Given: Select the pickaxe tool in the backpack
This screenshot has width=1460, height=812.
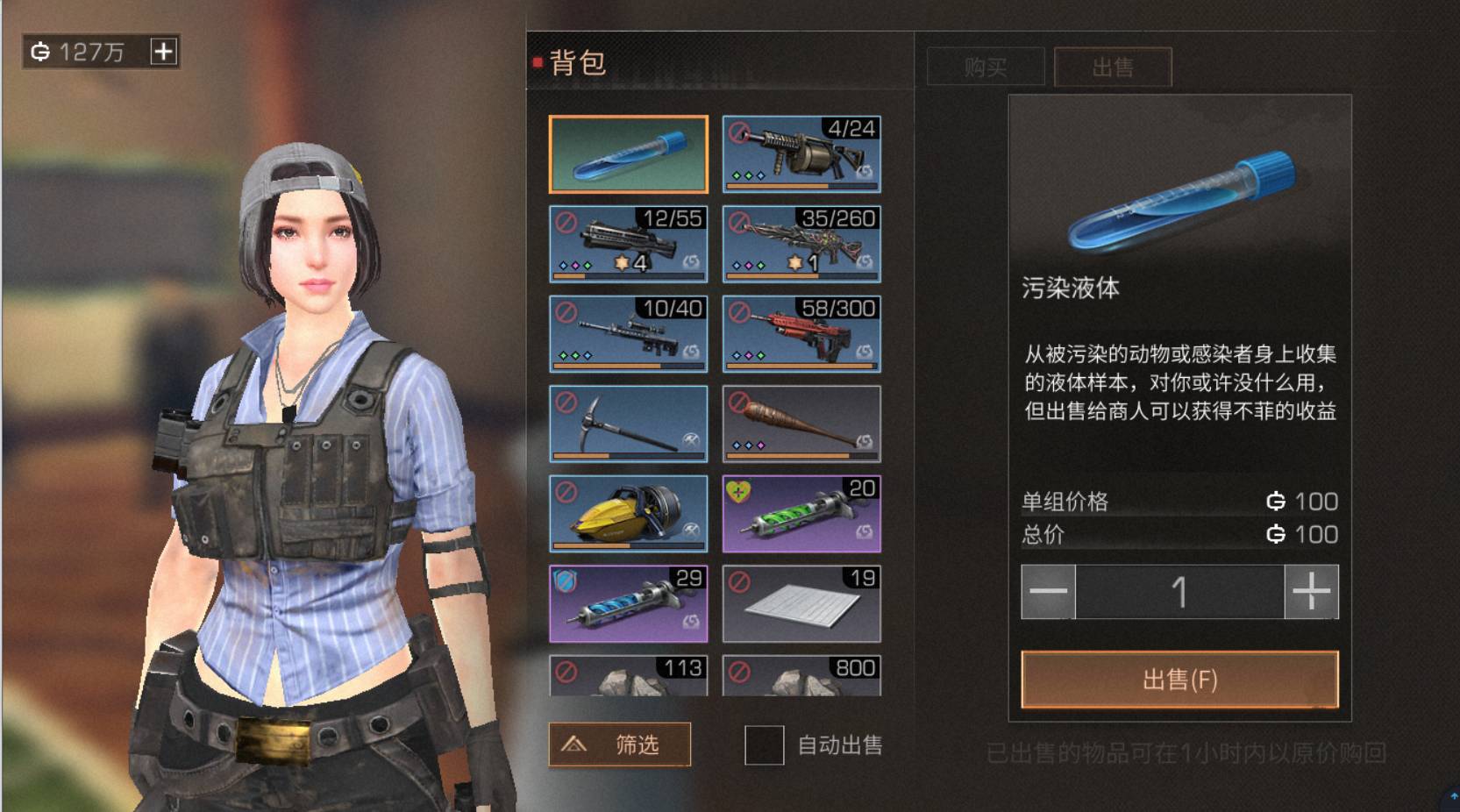Looking at the screenshot, I should click(x=628, y=424).
